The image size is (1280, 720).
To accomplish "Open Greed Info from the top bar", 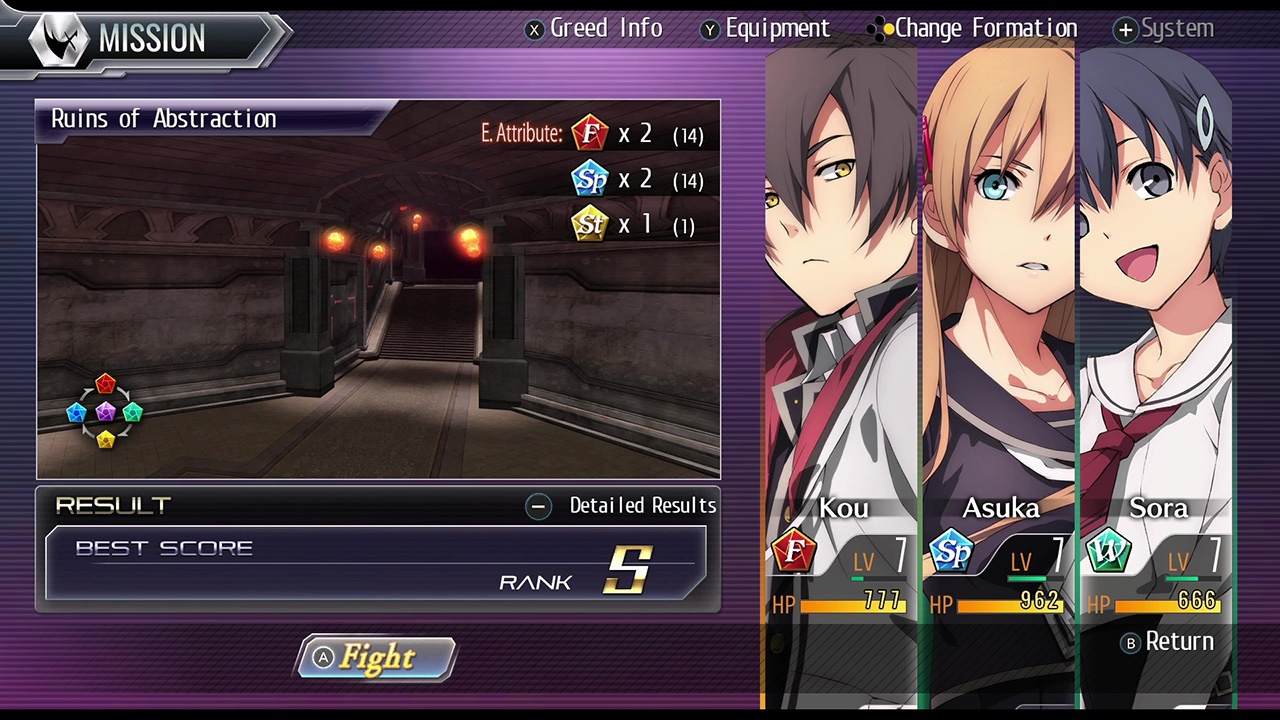I will pyautogui.click(x=606, y=29).
